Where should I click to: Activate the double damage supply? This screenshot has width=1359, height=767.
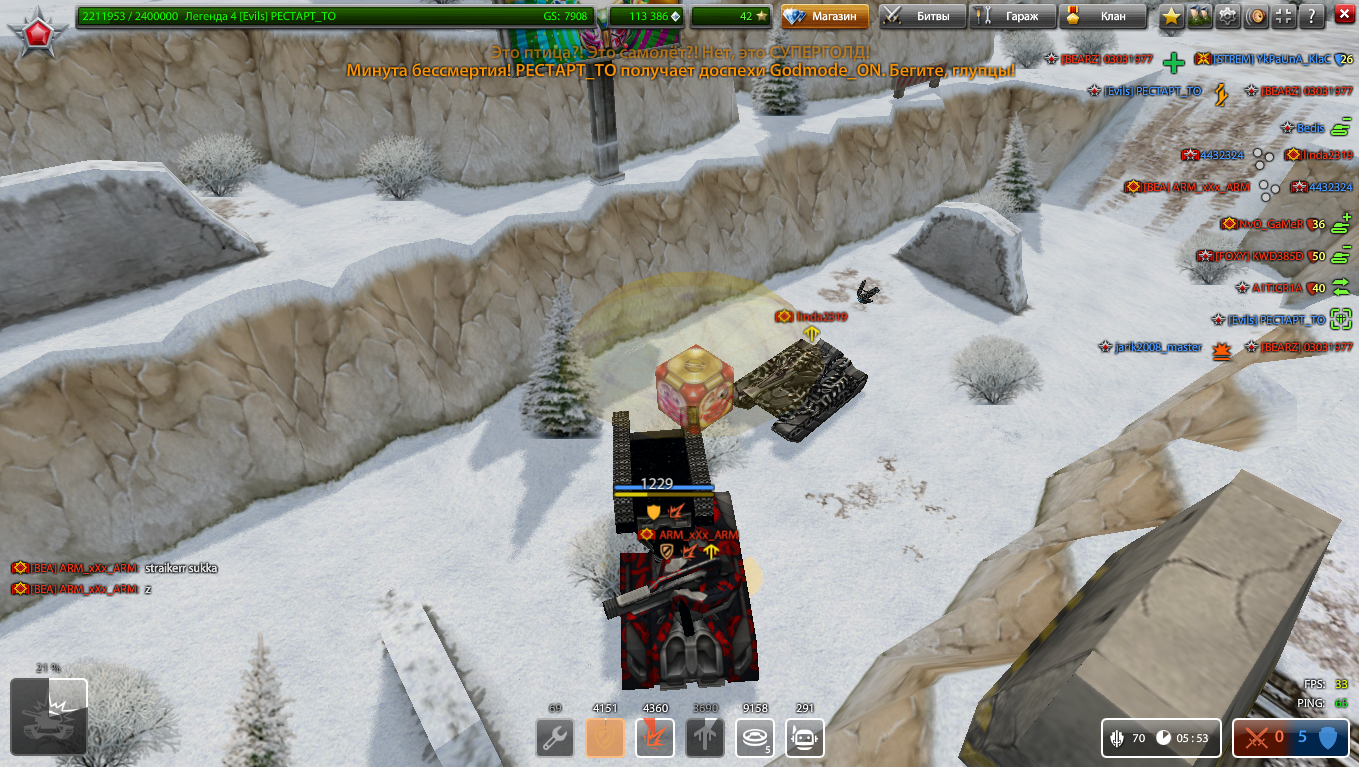click(x=655, y=739)
